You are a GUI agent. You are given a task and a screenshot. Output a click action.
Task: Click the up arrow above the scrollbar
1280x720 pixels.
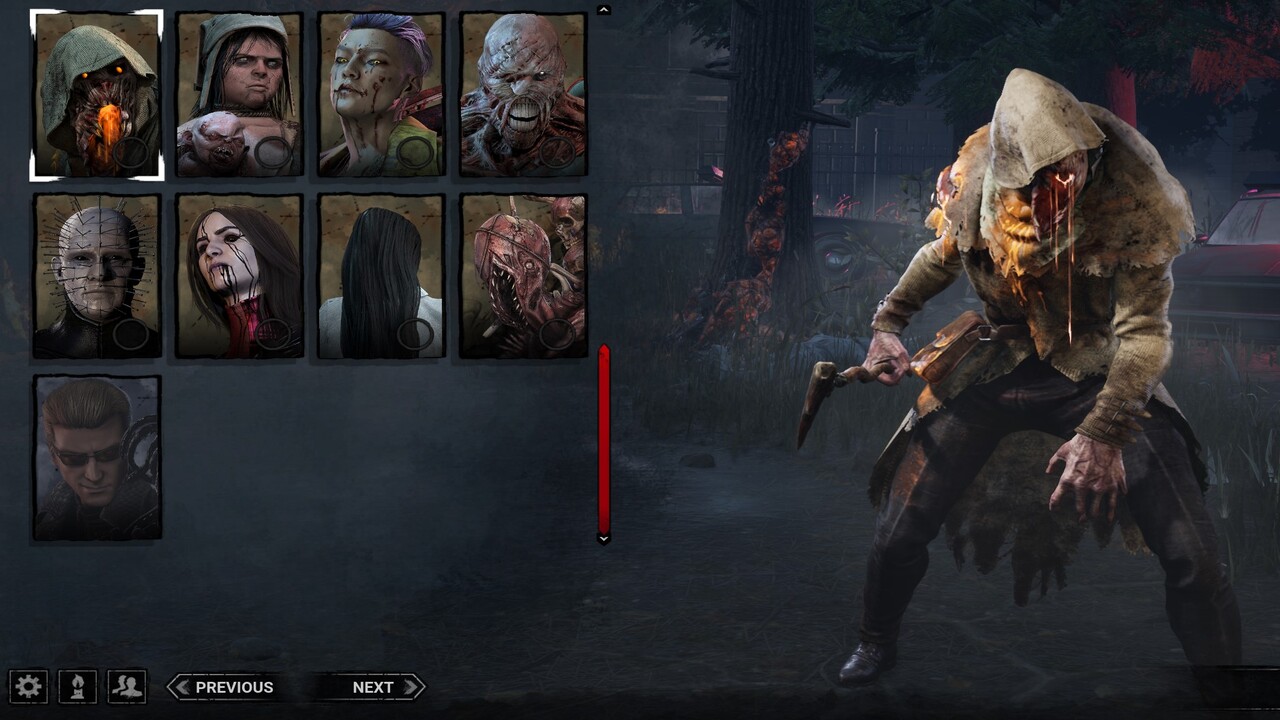pos(603,9)
